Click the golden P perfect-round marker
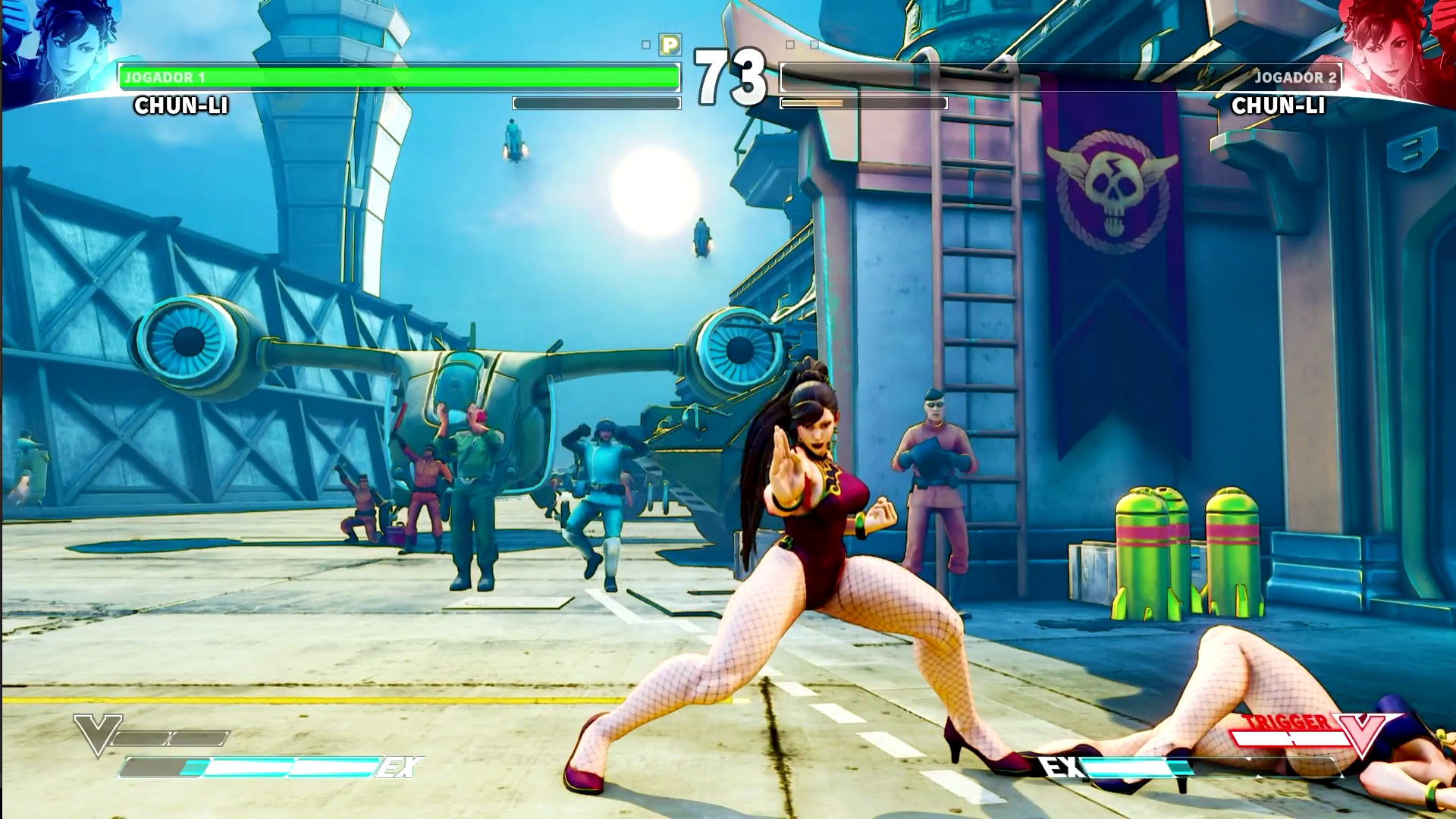Viewport: 1456px width, 819px height. click(x=670, y=45)
